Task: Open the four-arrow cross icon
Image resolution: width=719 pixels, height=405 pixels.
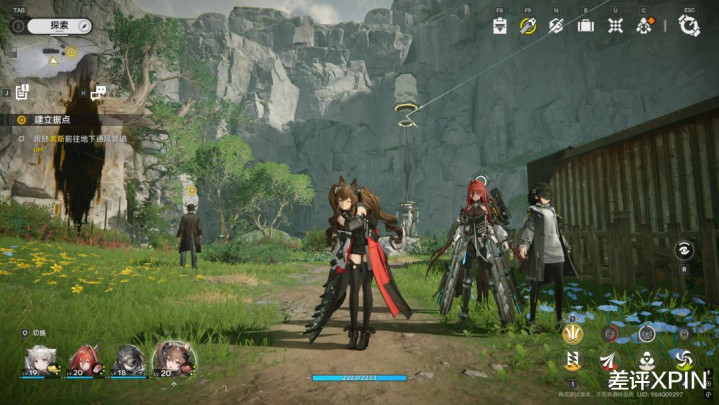Action: click(x=616, y=26)
